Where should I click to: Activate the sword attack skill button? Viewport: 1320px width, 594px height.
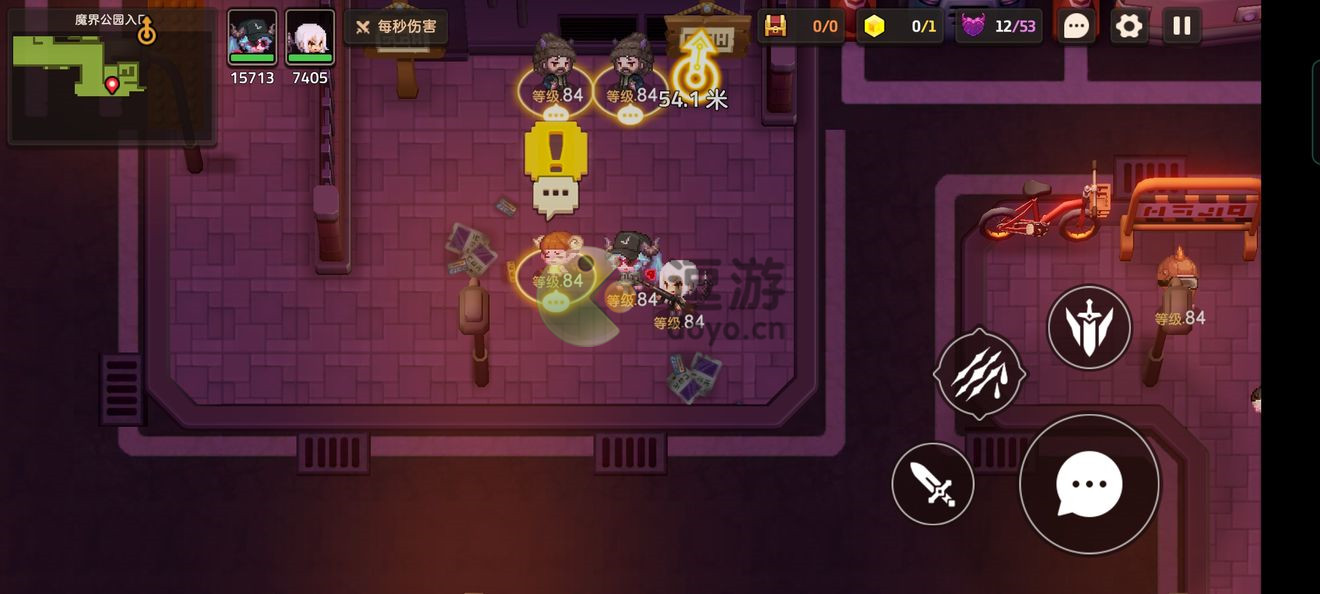click(x=933, y=484)
